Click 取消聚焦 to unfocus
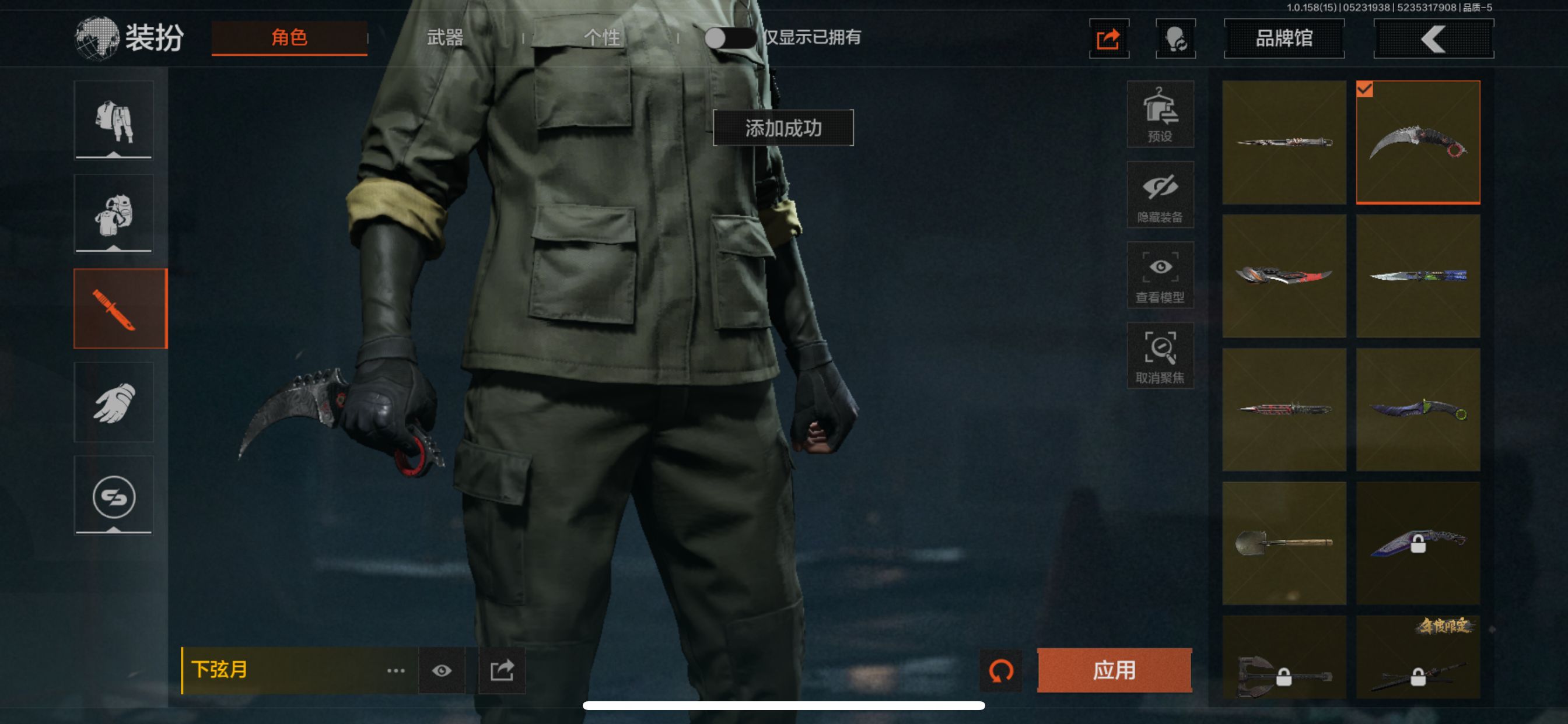1568x724 pixels. pyautogui.click(x=1160, y=356)
